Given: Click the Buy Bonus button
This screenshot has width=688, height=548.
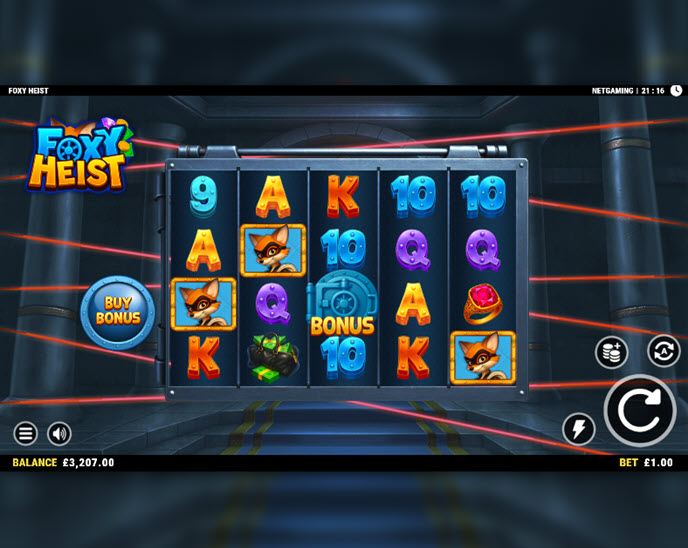Looking at the screenshot, I should [118, 310].
